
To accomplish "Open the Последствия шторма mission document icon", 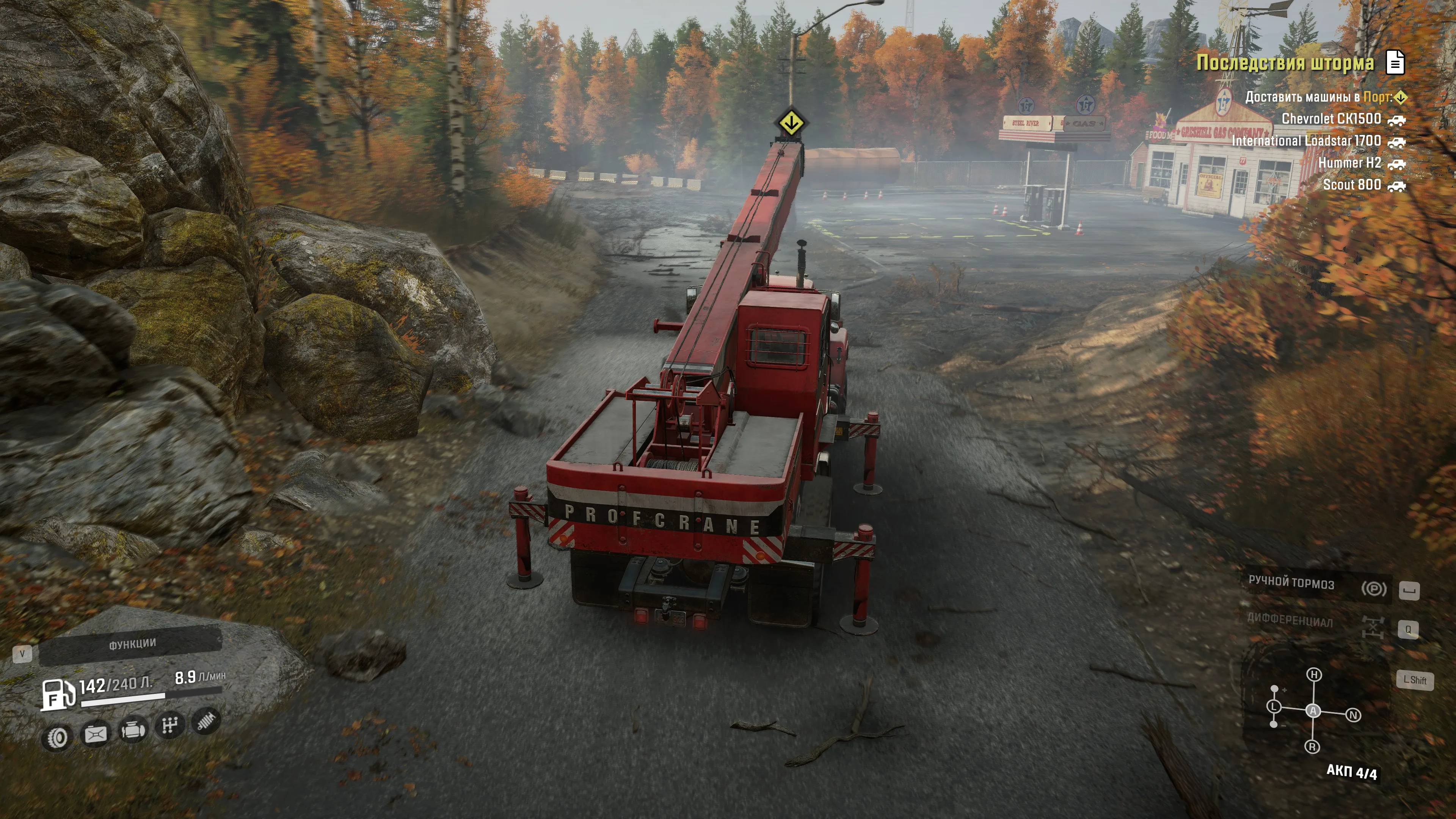I will point(1395,62).
